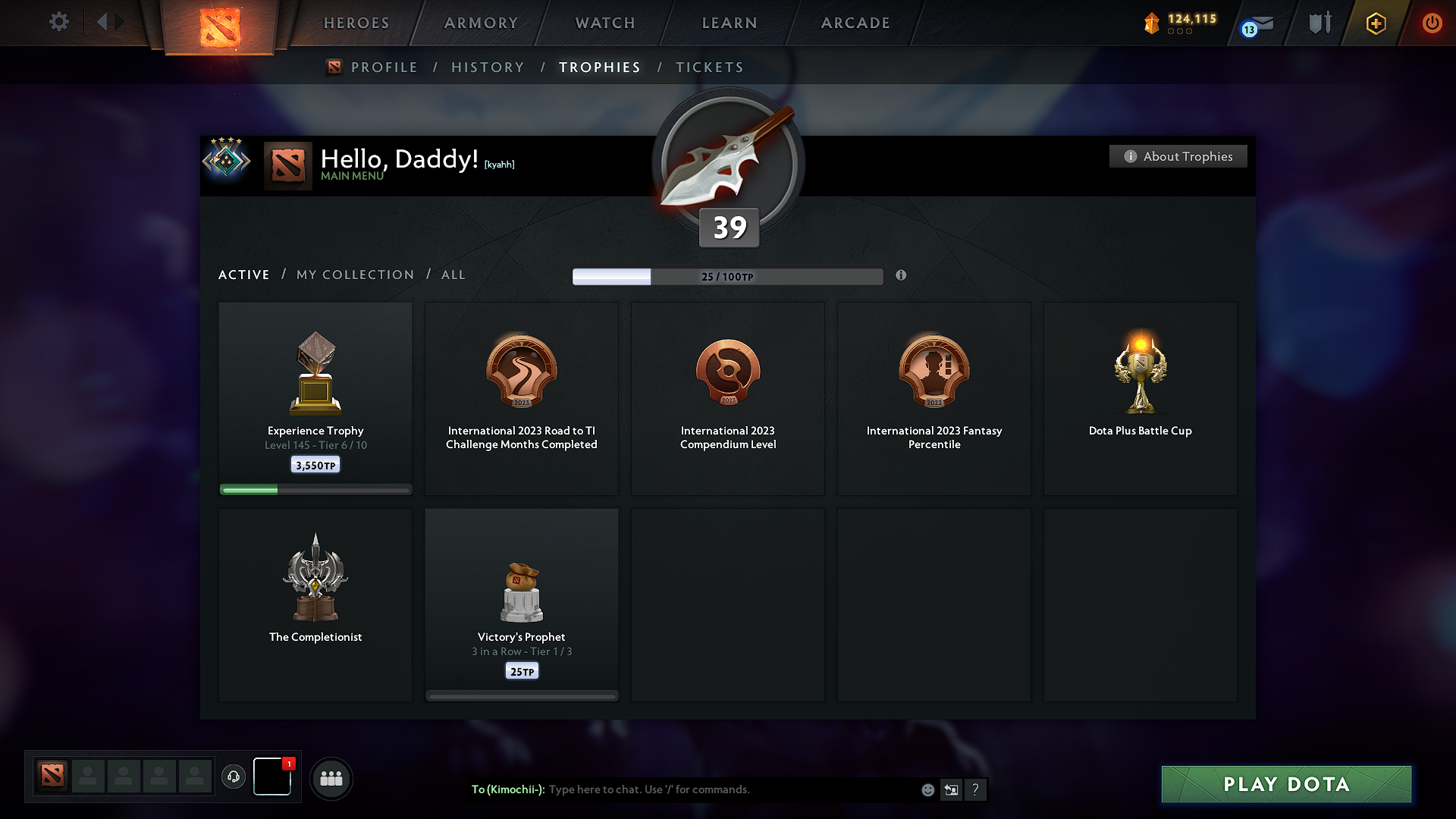Open the chat help question mark
This screenshot has width=1456, height=819.
(x=976, y=789)
